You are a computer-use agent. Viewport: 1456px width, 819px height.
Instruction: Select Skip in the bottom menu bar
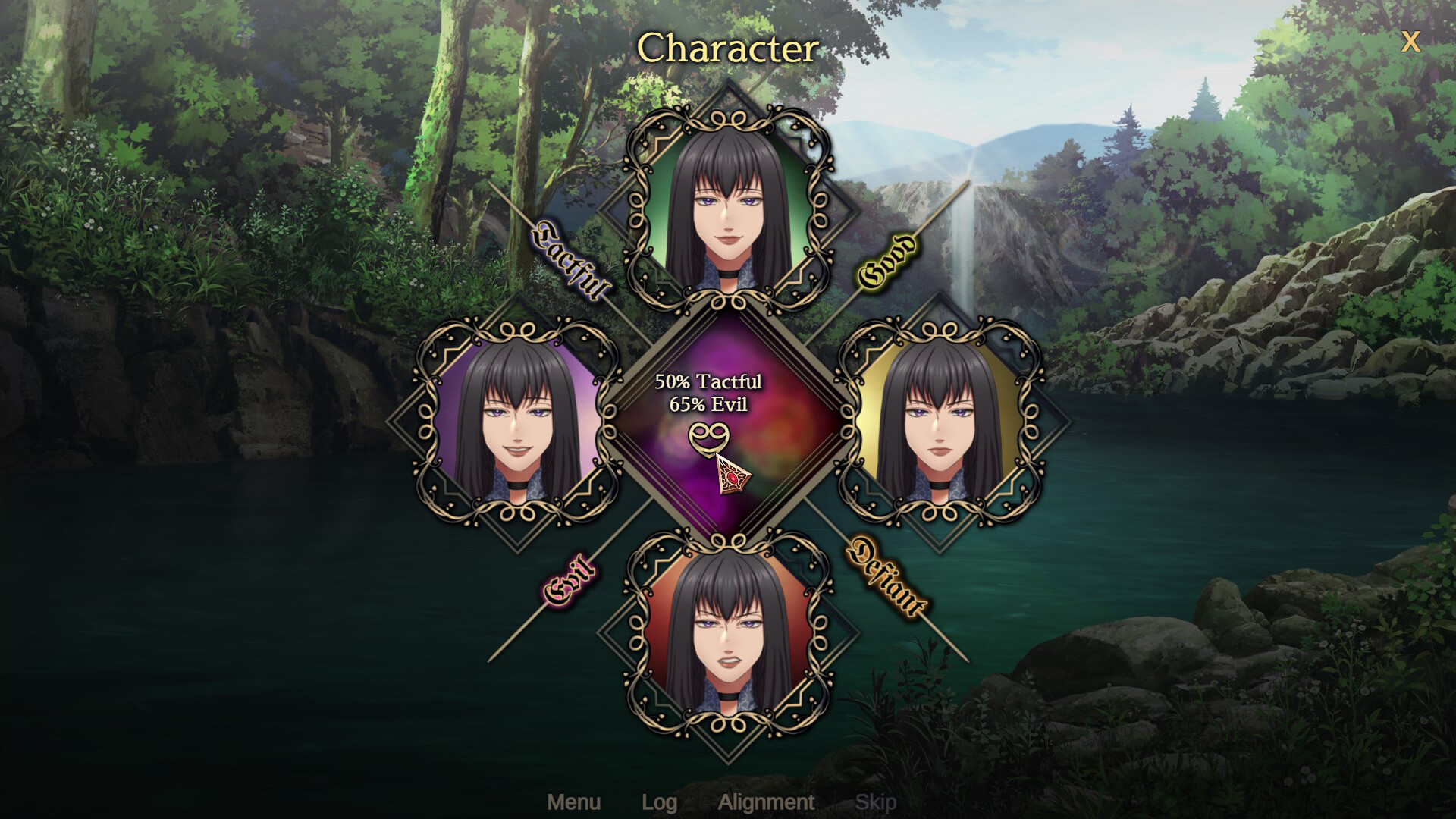(x=876, y=802)
